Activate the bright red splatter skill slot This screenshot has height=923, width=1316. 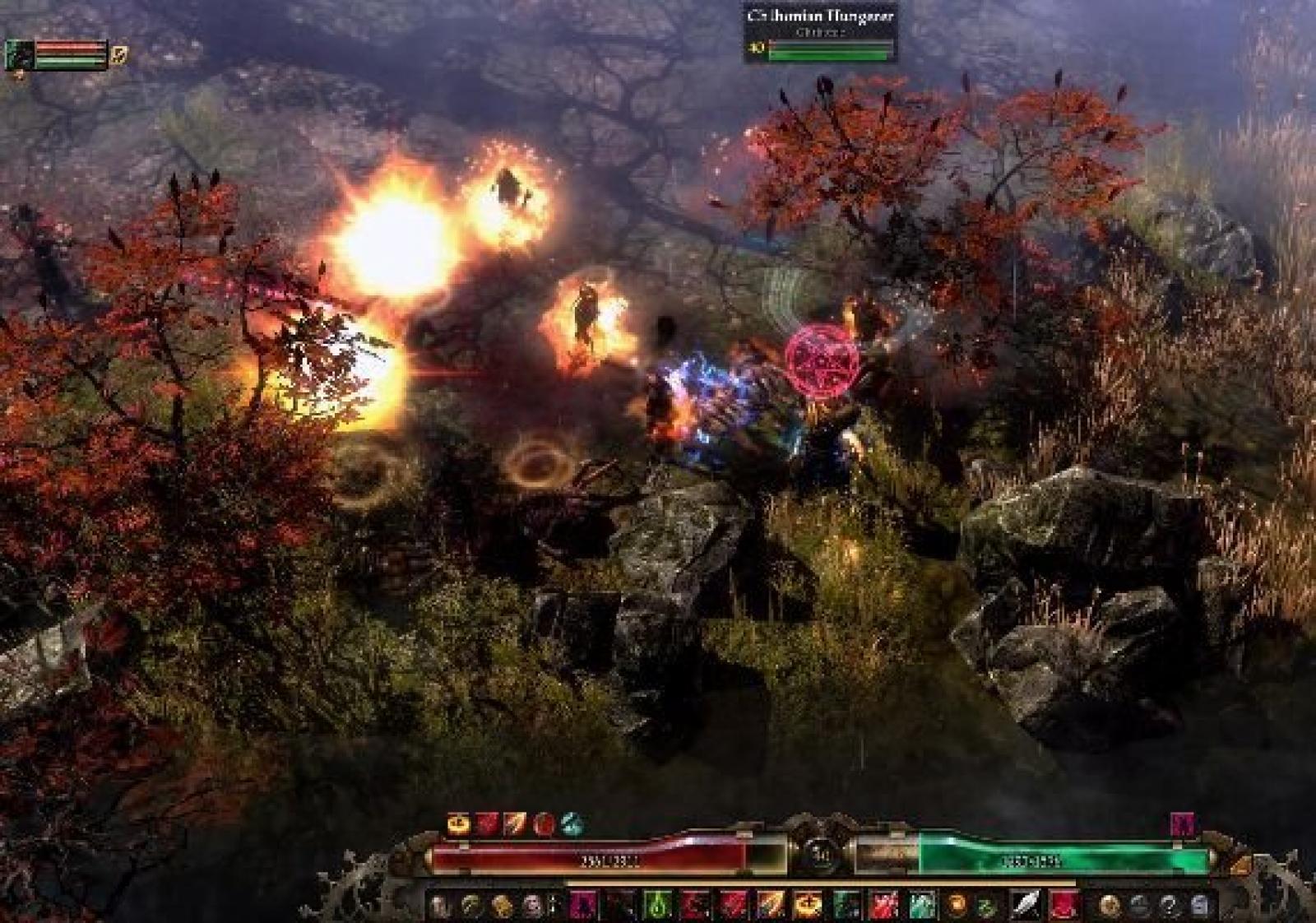(883, 905)
